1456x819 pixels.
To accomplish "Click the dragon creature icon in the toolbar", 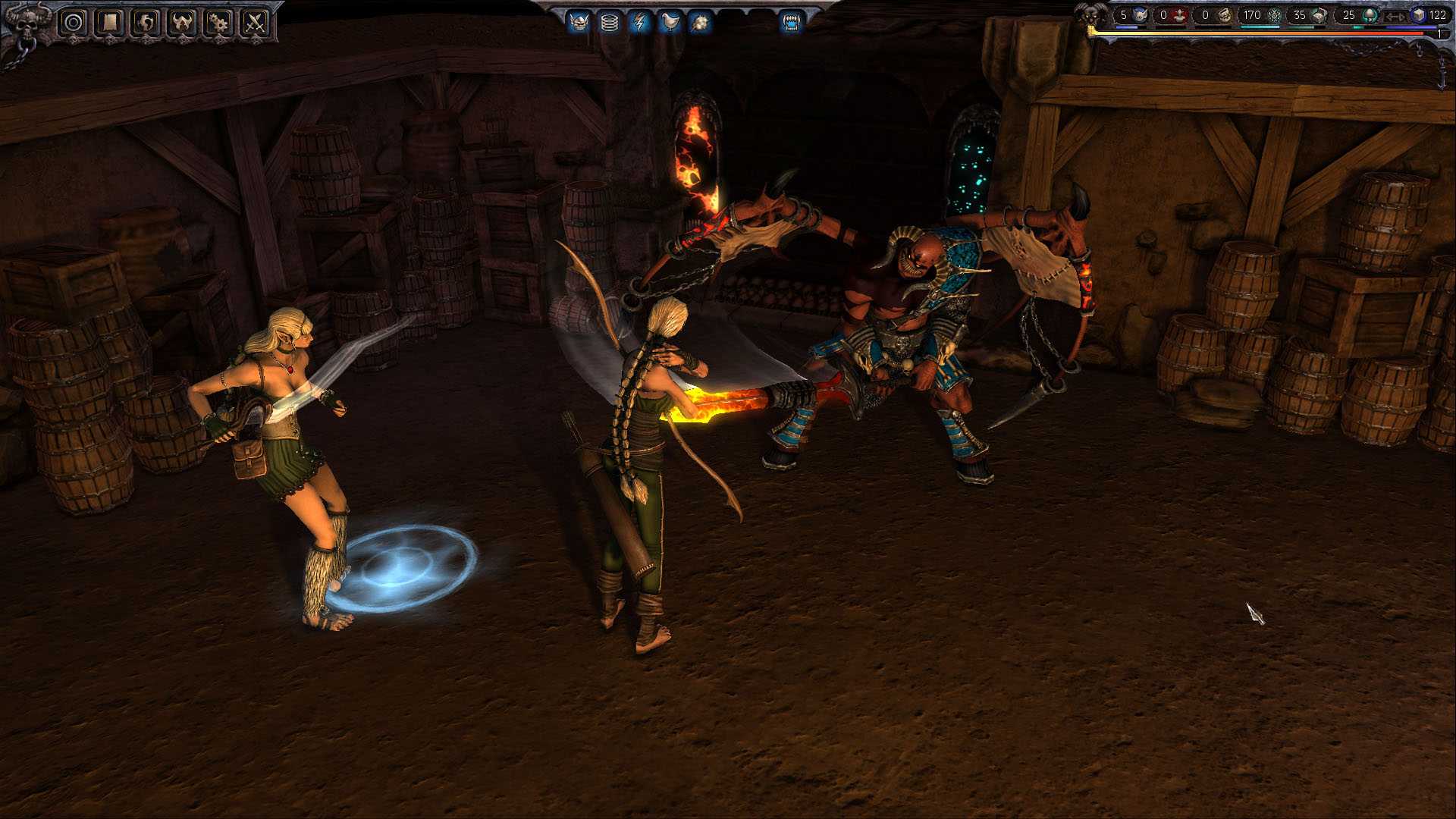I will pos(144,22).
